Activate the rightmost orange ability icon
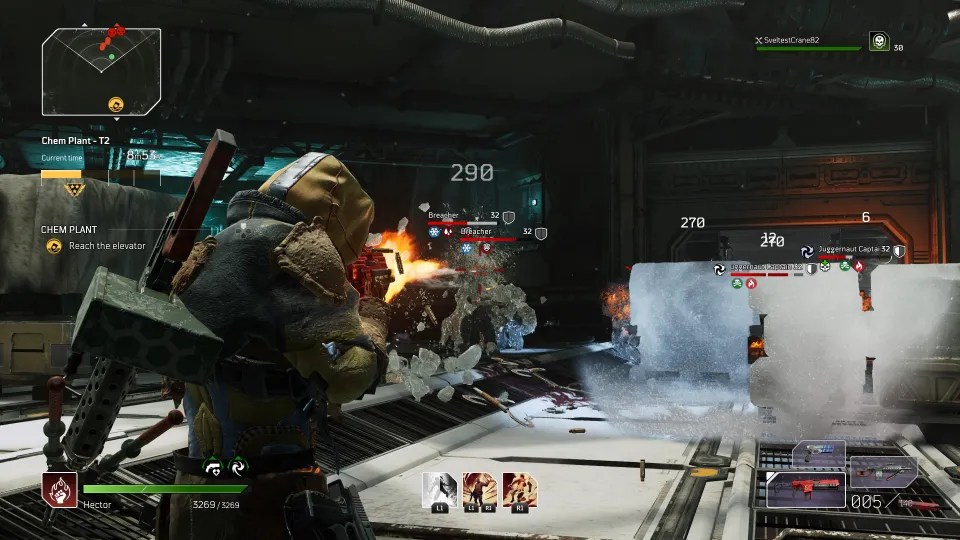960x540 pixels. [519, 490]
